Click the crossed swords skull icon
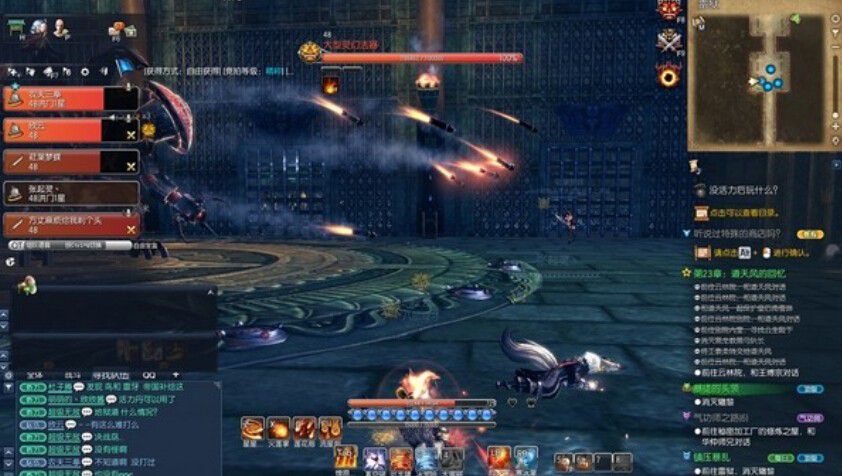 [667, 43]
